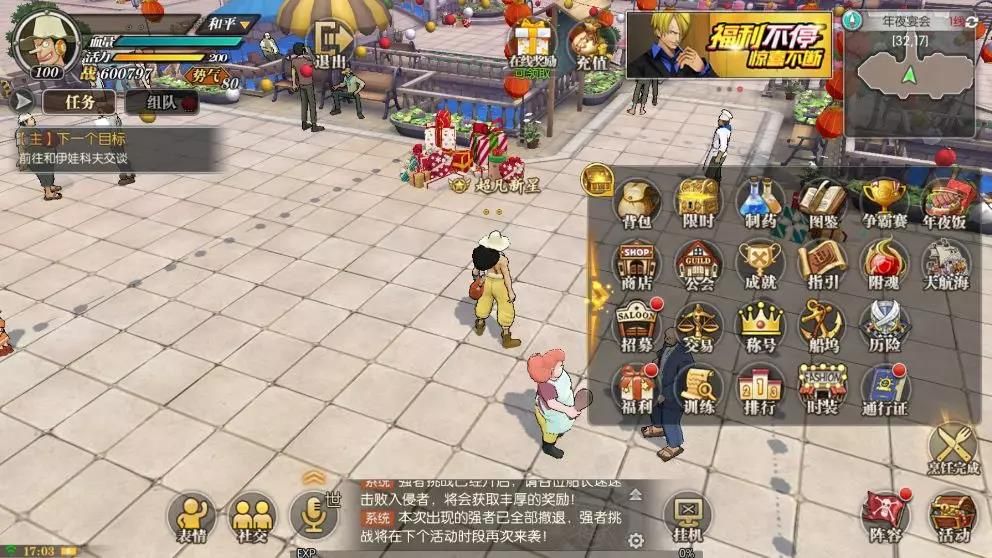Open the 活动 events chest
This screenshot has width=992, height=558.
(x=951, y=518)
